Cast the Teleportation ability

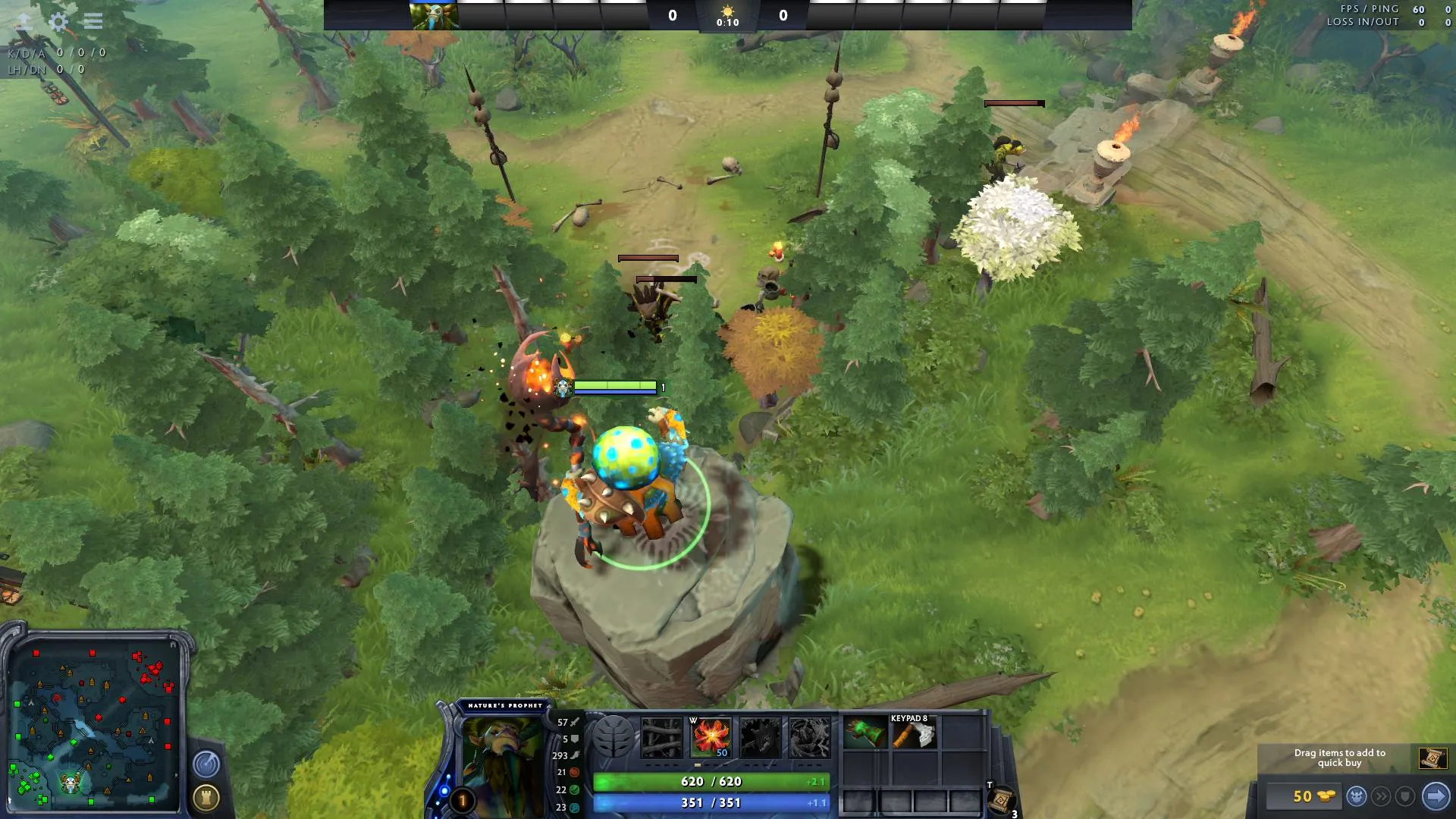711,737
